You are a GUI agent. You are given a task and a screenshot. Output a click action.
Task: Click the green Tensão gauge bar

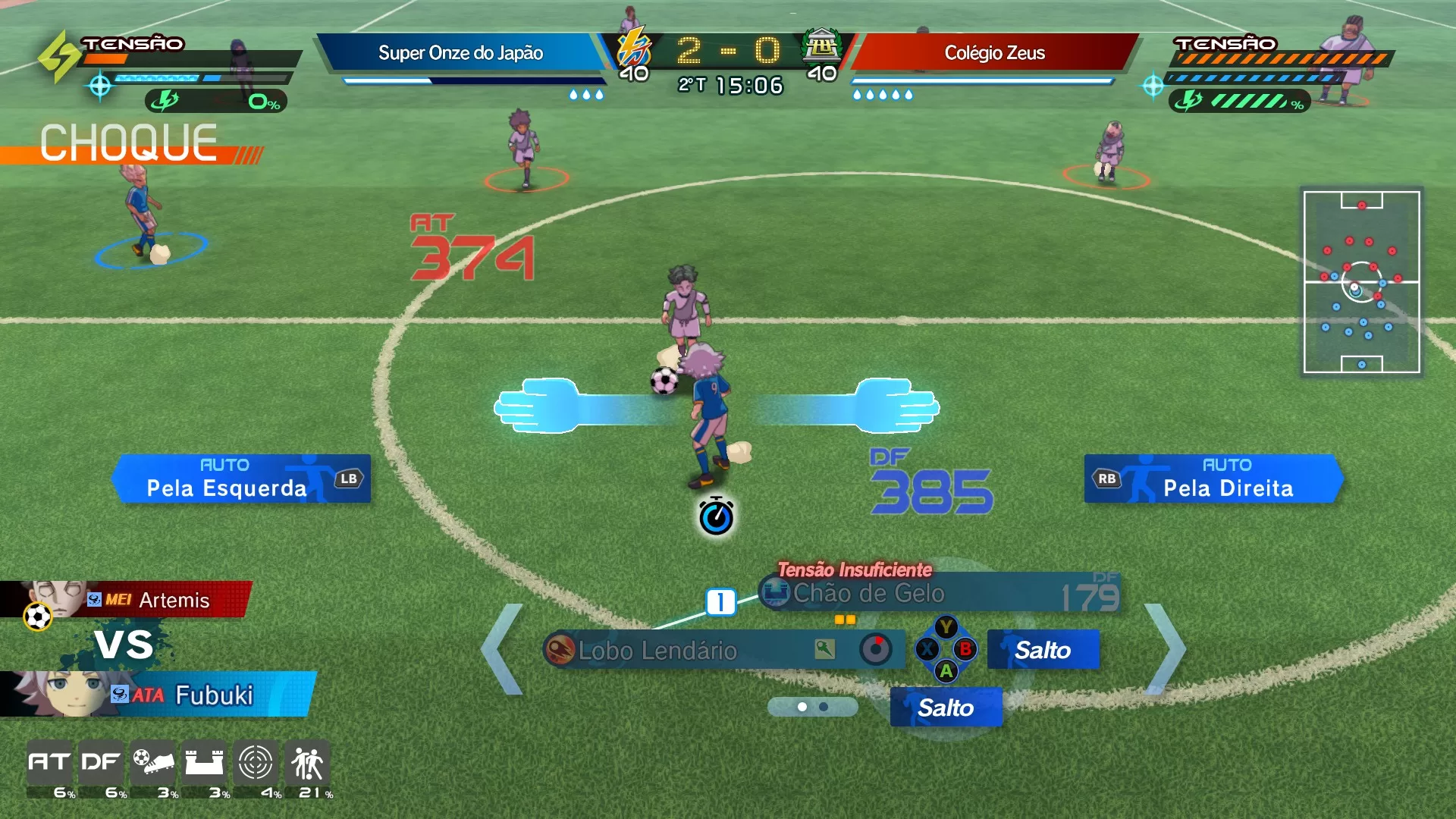click(1250, 99)
